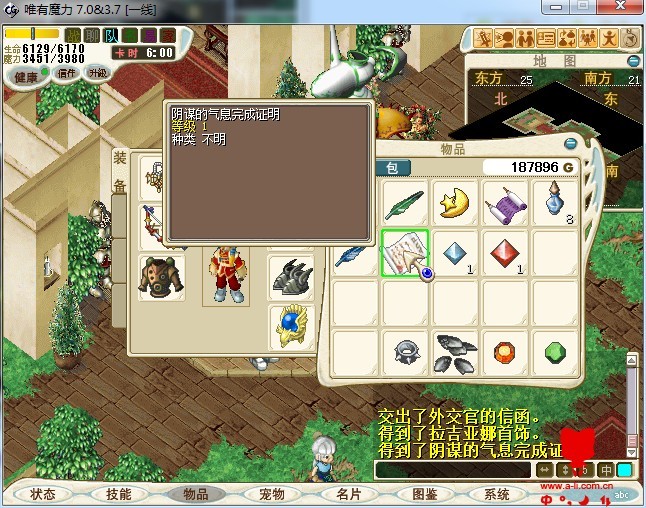Select the blue potion bottle stack
Screen dimensions: 646x508
(555, 203)
